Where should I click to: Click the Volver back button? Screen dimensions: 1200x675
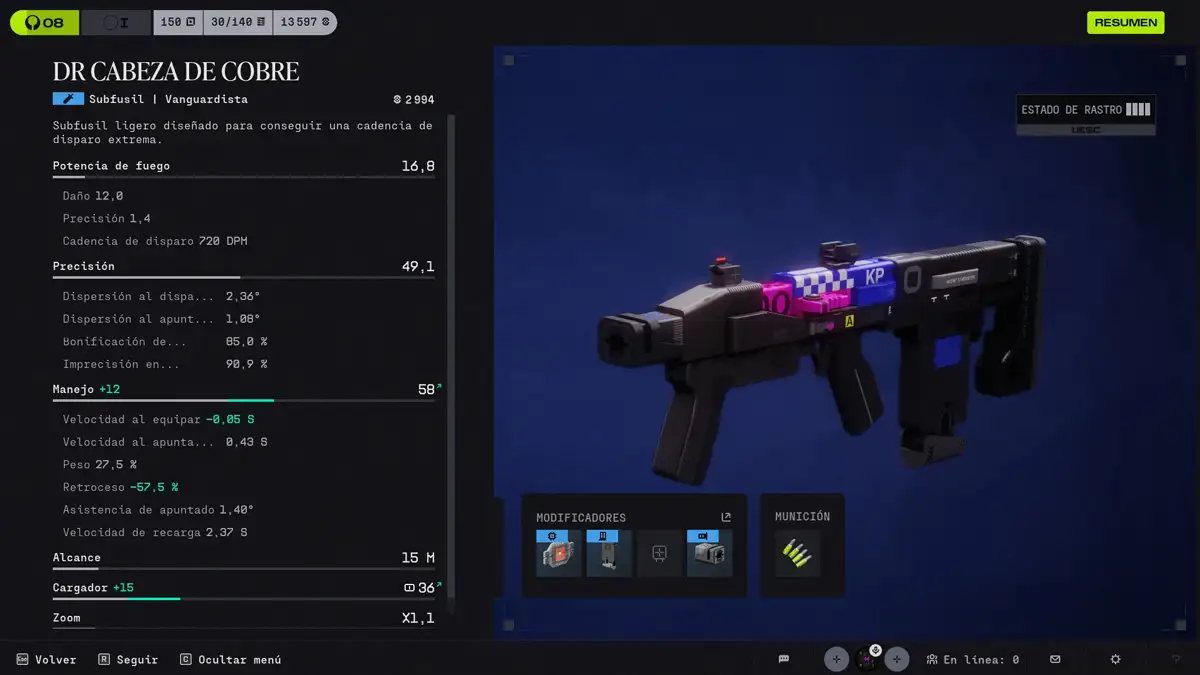[x=47, y=659]
